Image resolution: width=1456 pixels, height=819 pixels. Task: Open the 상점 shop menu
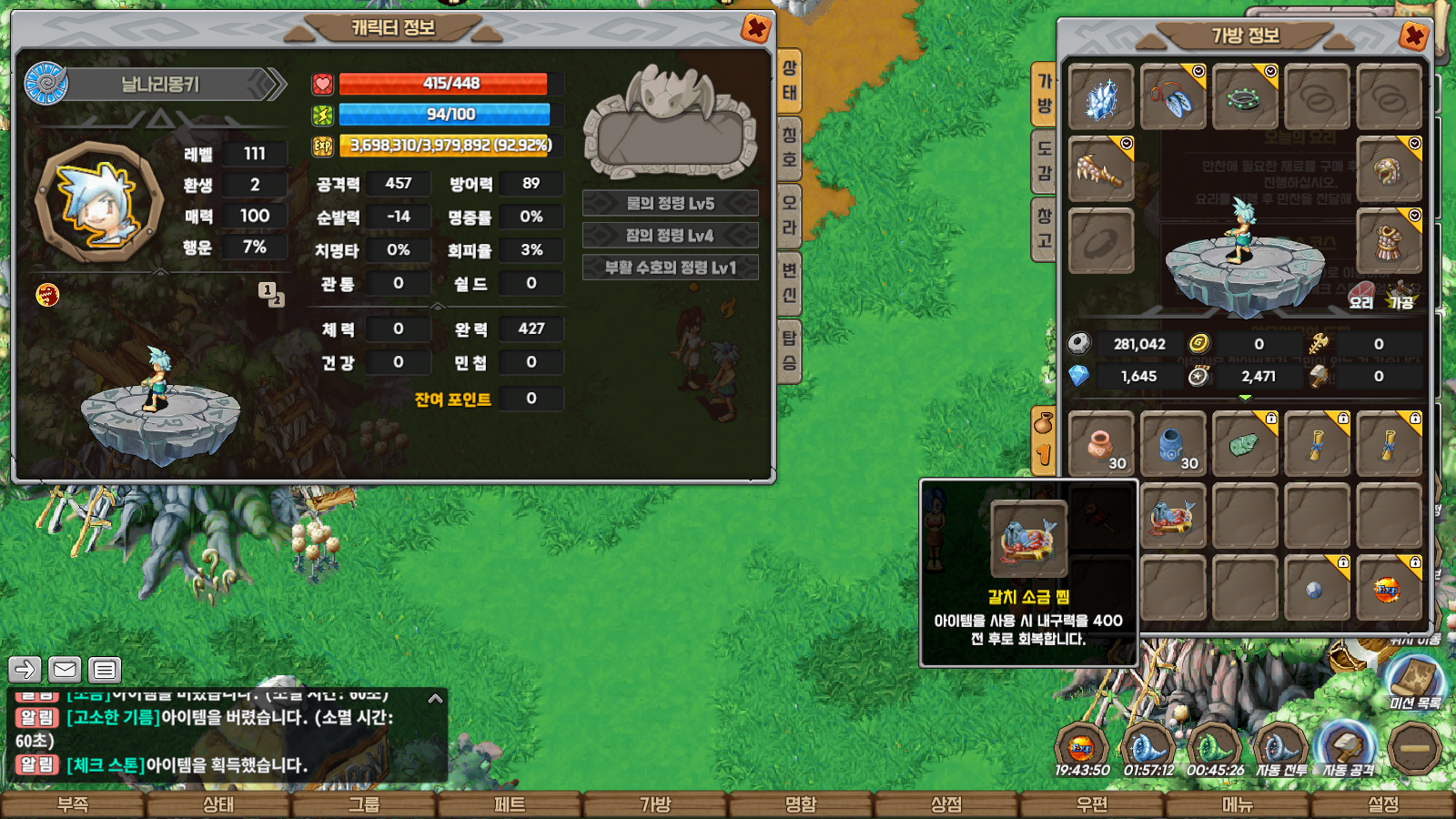pyautogui.click(x=946, y=805)
